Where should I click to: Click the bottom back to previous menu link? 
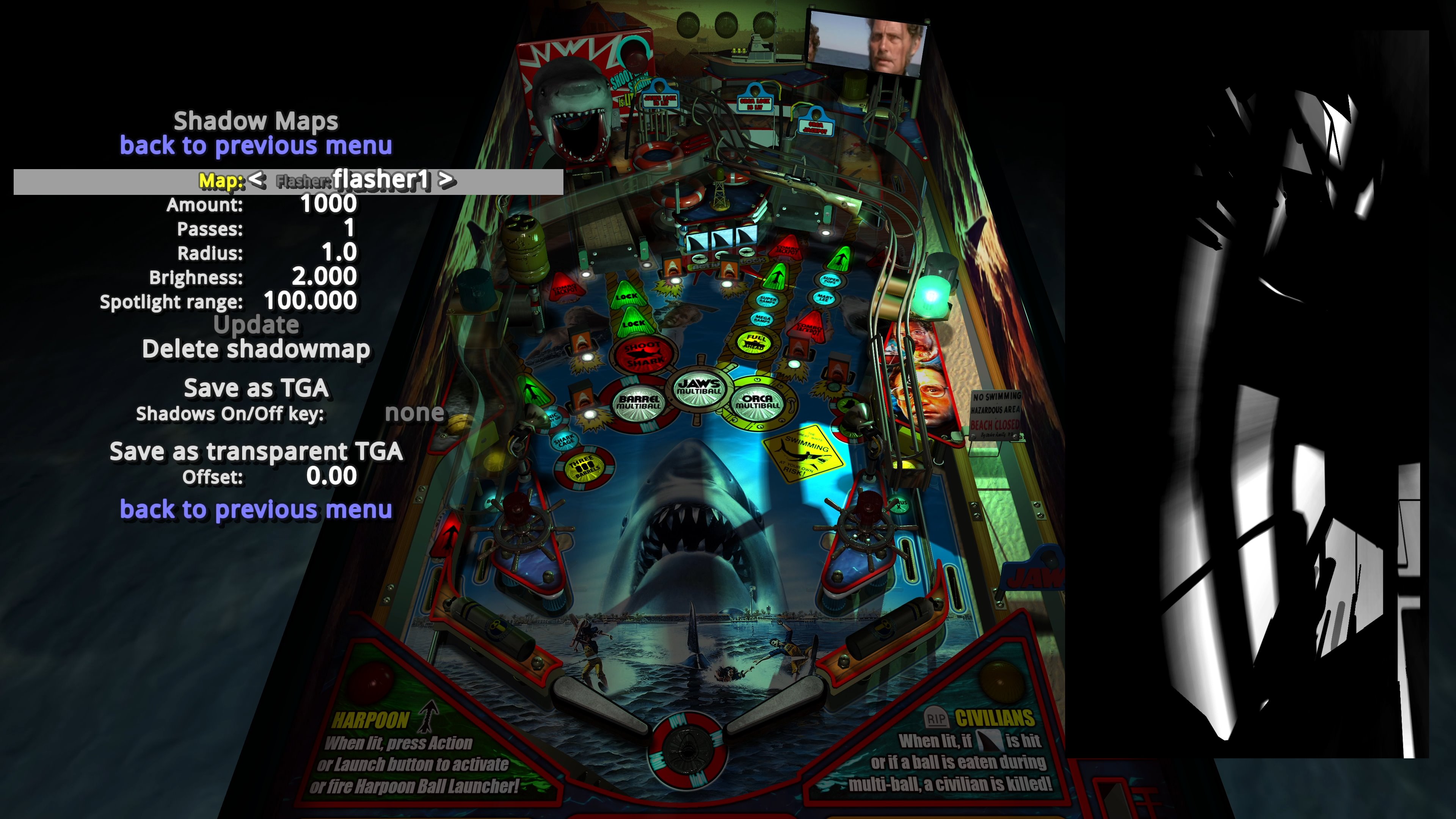(x=256, y=509)
